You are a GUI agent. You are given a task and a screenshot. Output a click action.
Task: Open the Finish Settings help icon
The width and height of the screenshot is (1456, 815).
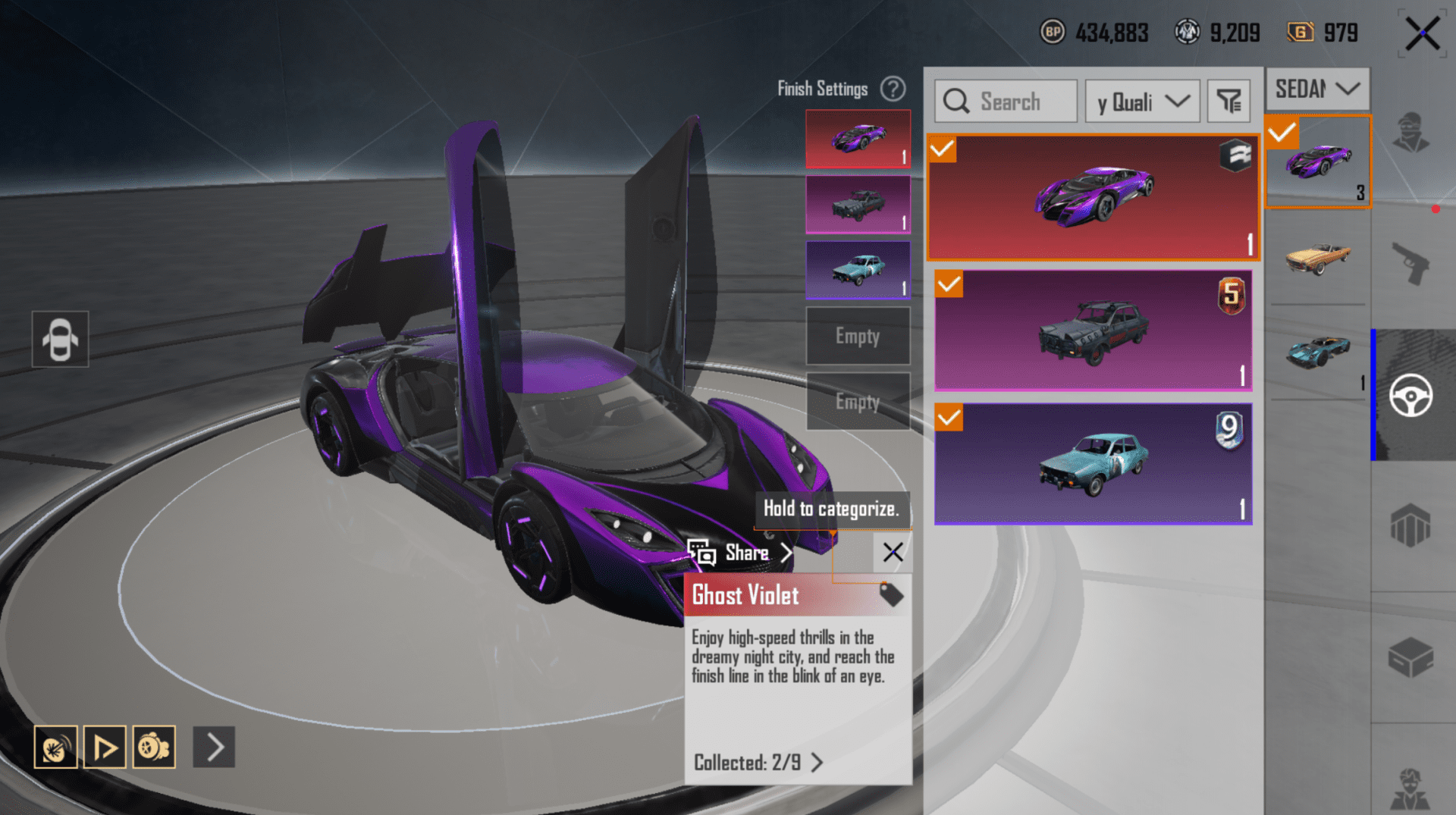[x=893, y=89]
